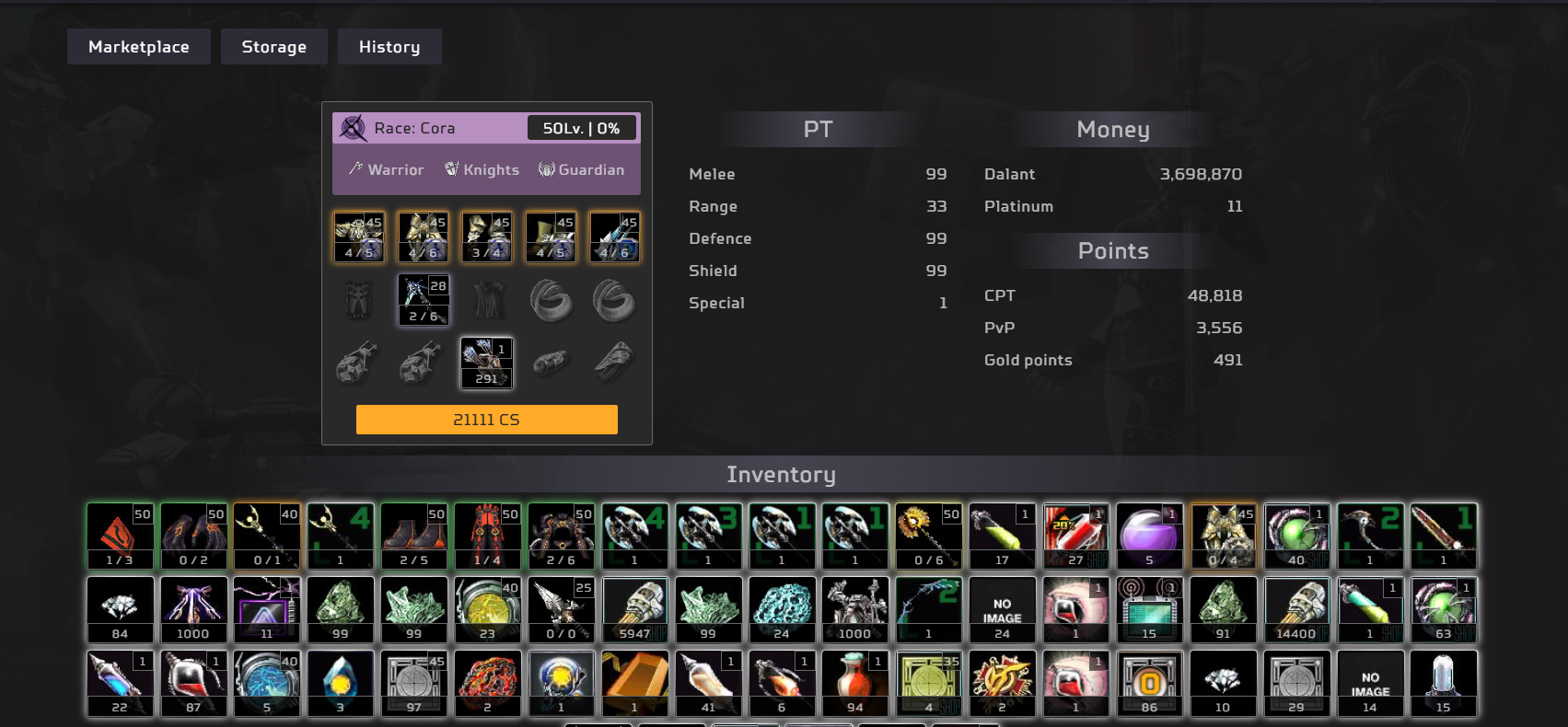Click the orange zero badge item

tap(1149, 683)
